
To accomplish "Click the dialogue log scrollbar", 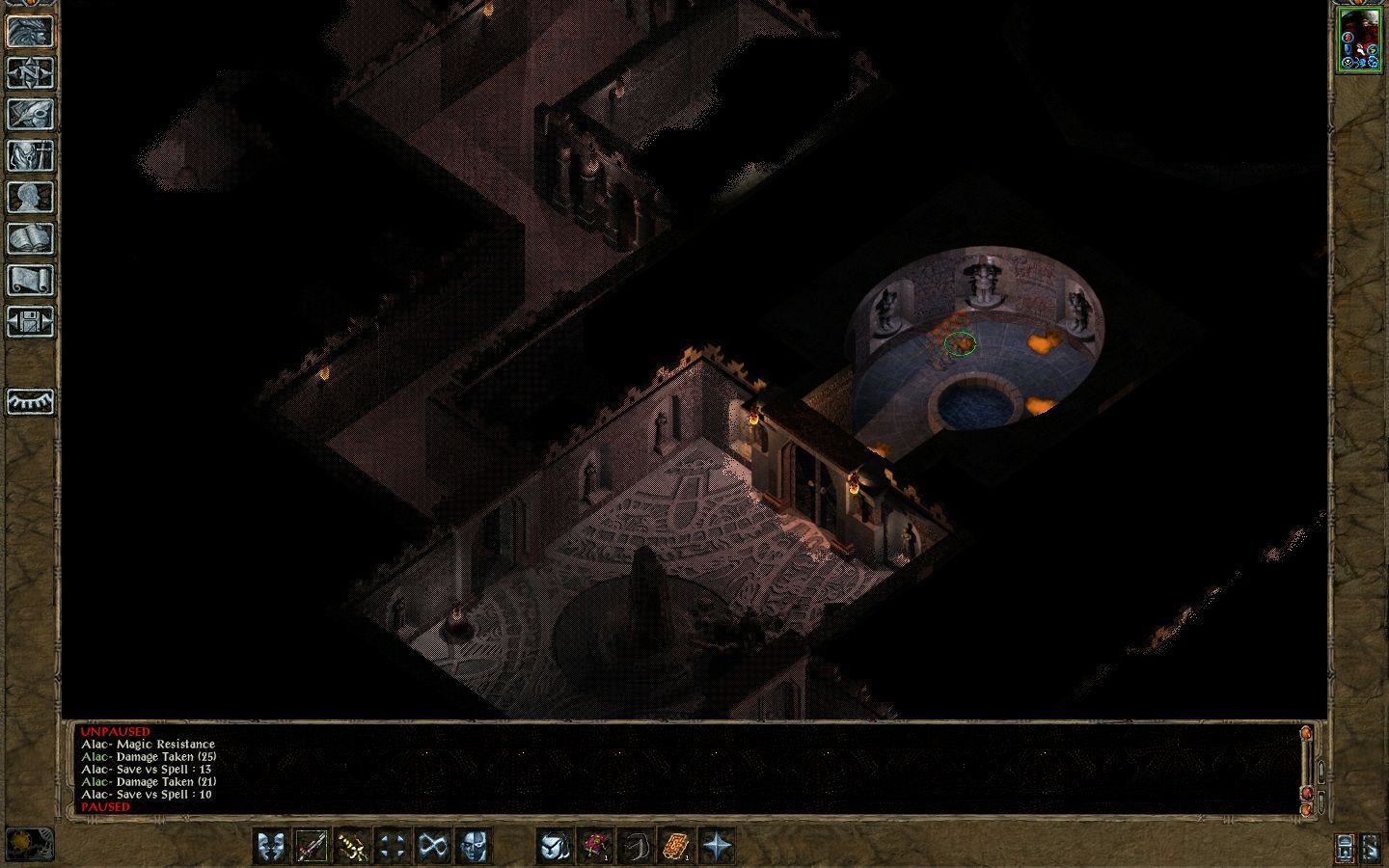I will [x=1307, y=767].
